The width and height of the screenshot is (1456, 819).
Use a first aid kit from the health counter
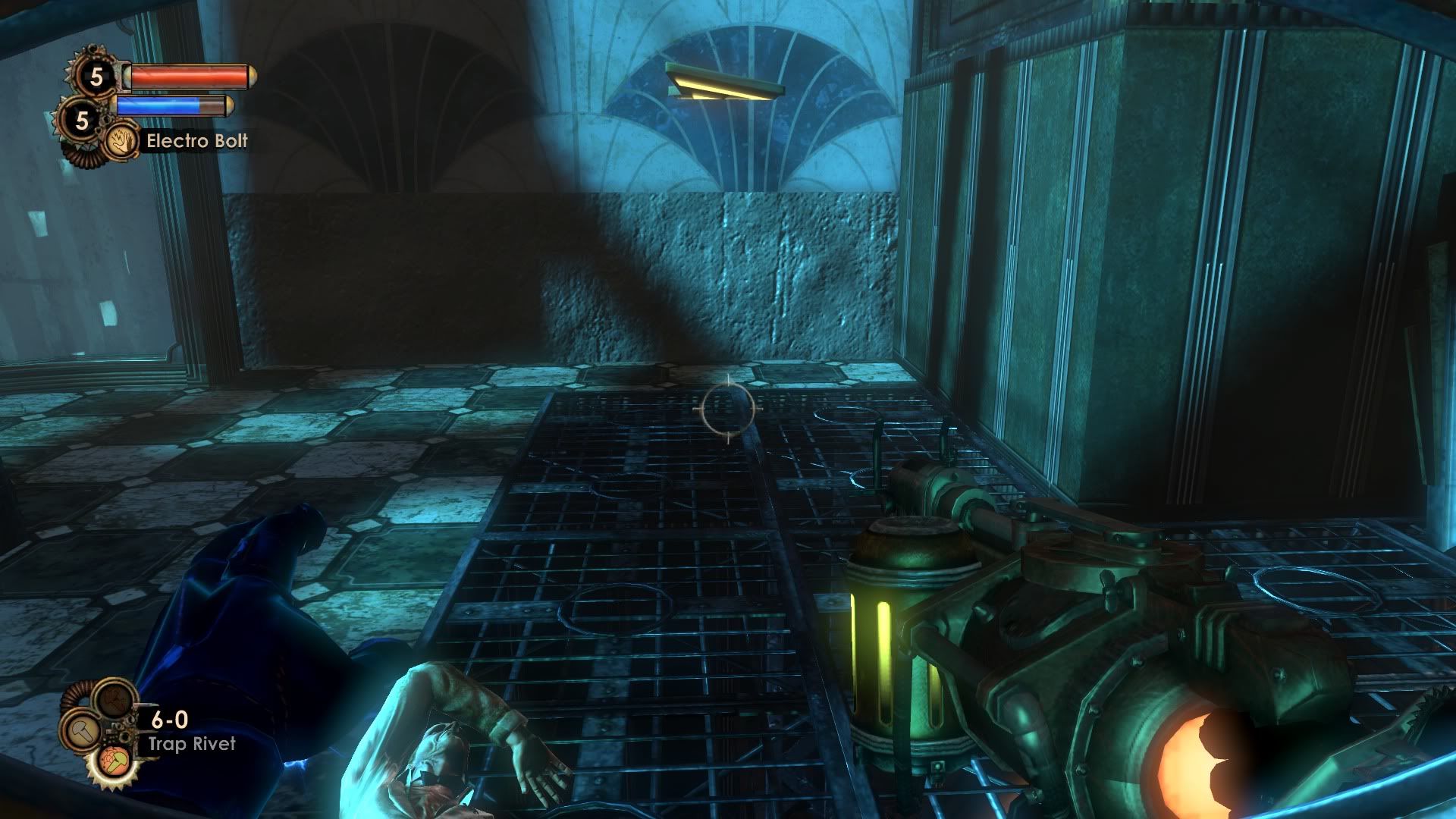tap(96, 76)
